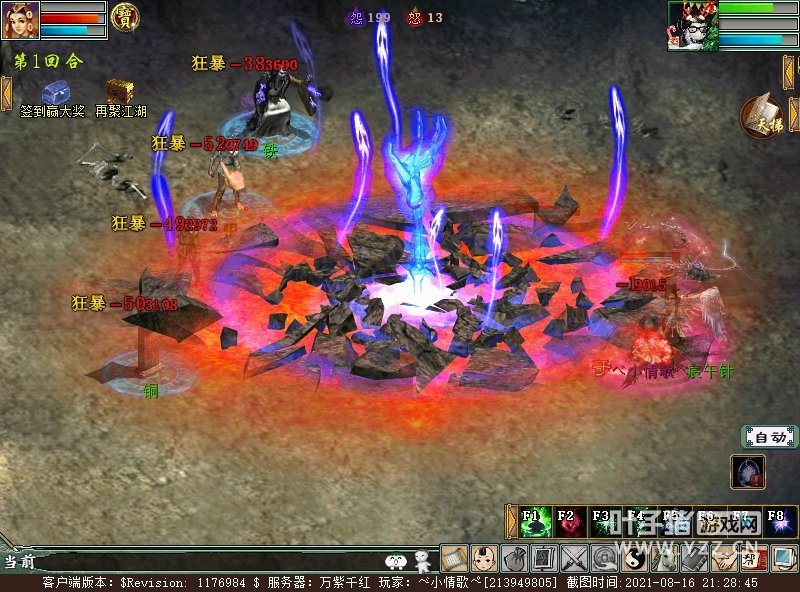Click the chat input bar labeled 当前
Image resolution: width=800 pixels, height=592 pixels.
point(200,562)
